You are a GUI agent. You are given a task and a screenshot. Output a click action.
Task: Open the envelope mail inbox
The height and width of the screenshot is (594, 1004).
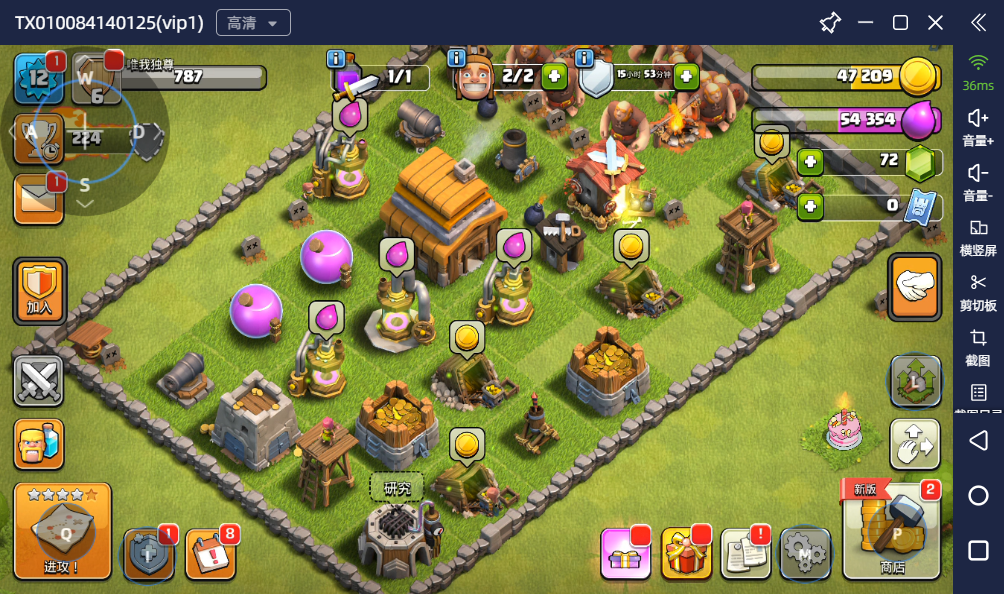[38, 199]
